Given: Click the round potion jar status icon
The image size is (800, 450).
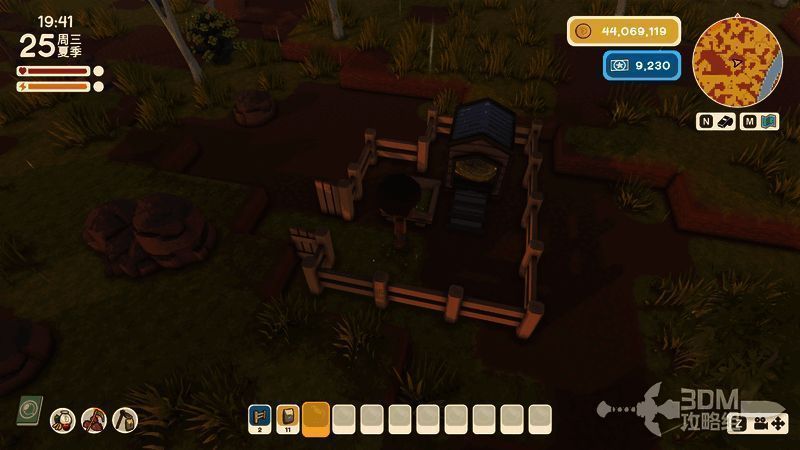Looking at the screenshot, I should click(62, 419).
